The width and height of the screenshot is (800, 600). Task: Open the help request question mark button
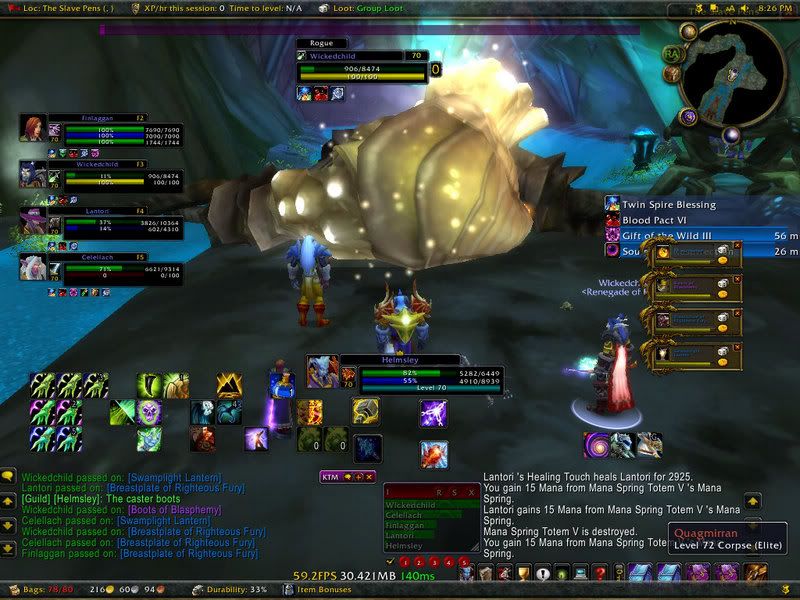click(599, 573)
